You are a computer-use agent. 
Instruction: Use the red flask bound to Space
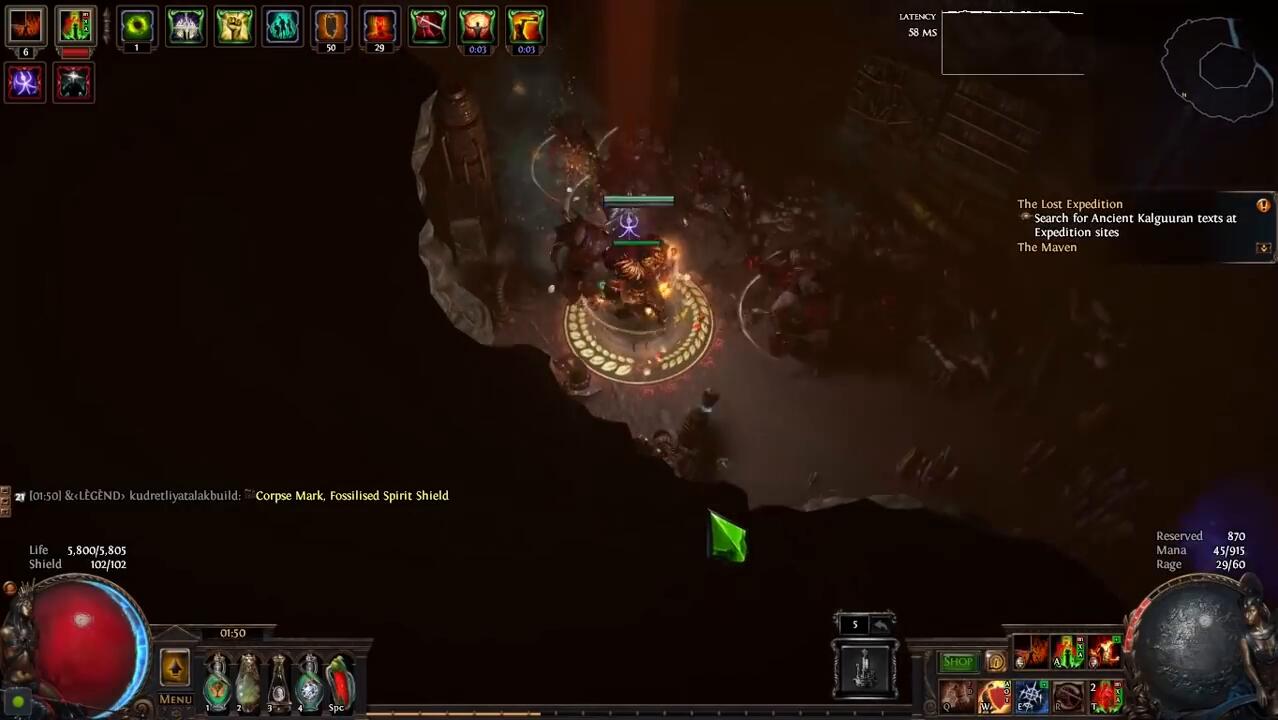click(340, 681)
